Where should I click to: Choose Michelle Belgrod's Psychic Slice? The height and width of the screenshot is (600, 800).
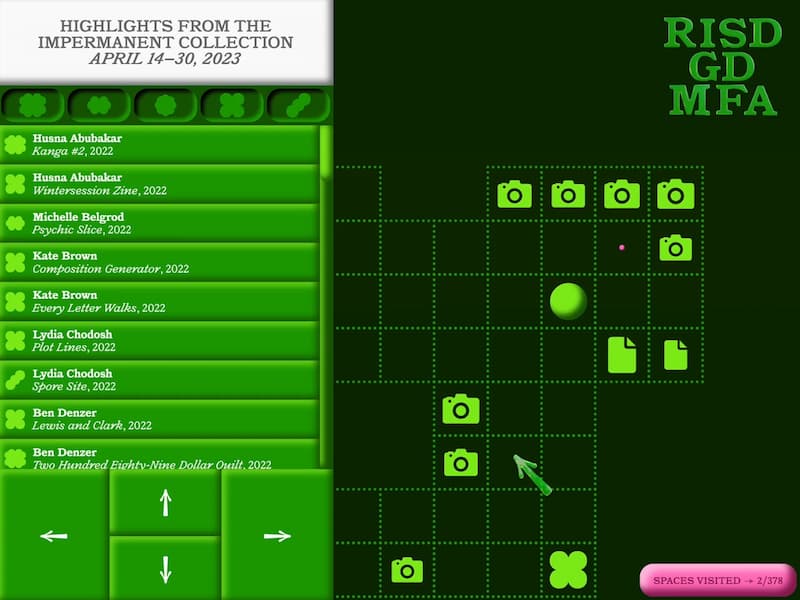tap(160, 222)
